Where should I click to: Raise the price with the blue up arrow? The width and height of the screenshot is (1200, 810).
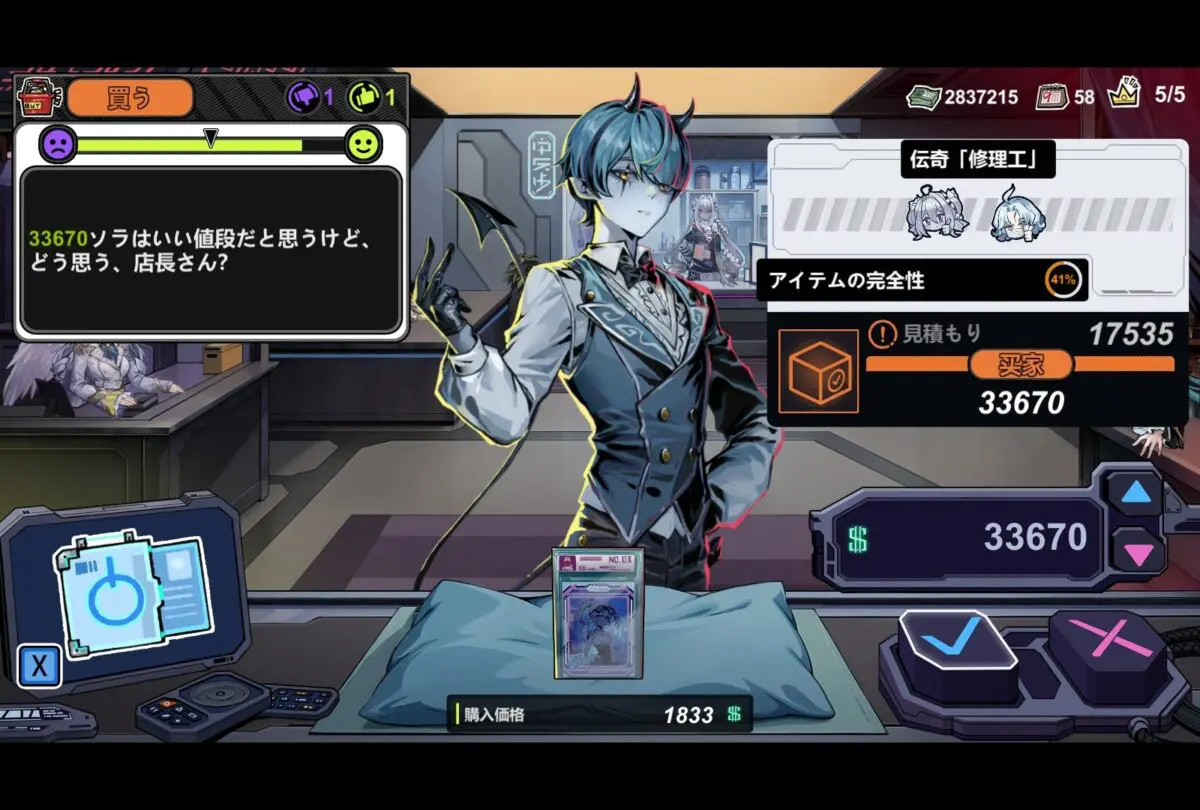(x=1135, y=492)
